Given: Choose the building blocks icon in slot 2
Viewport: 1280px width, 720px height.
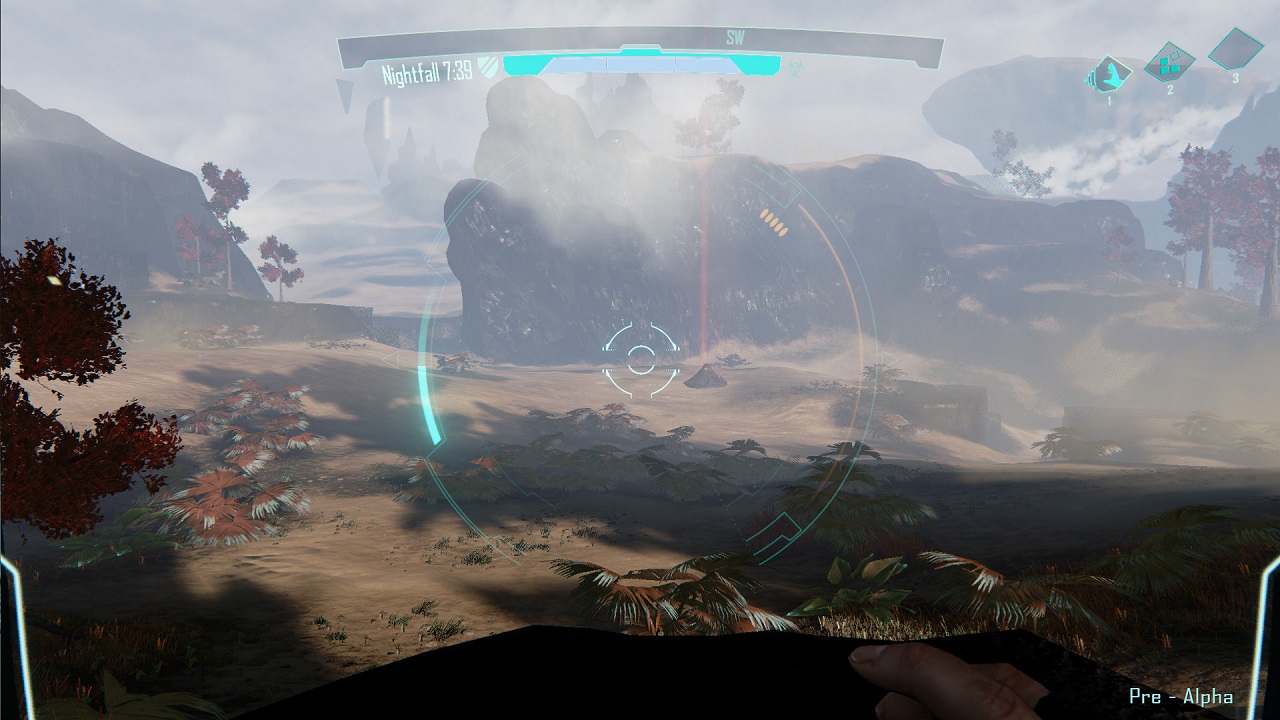Looking at the screenshot, I should 1169,62.
